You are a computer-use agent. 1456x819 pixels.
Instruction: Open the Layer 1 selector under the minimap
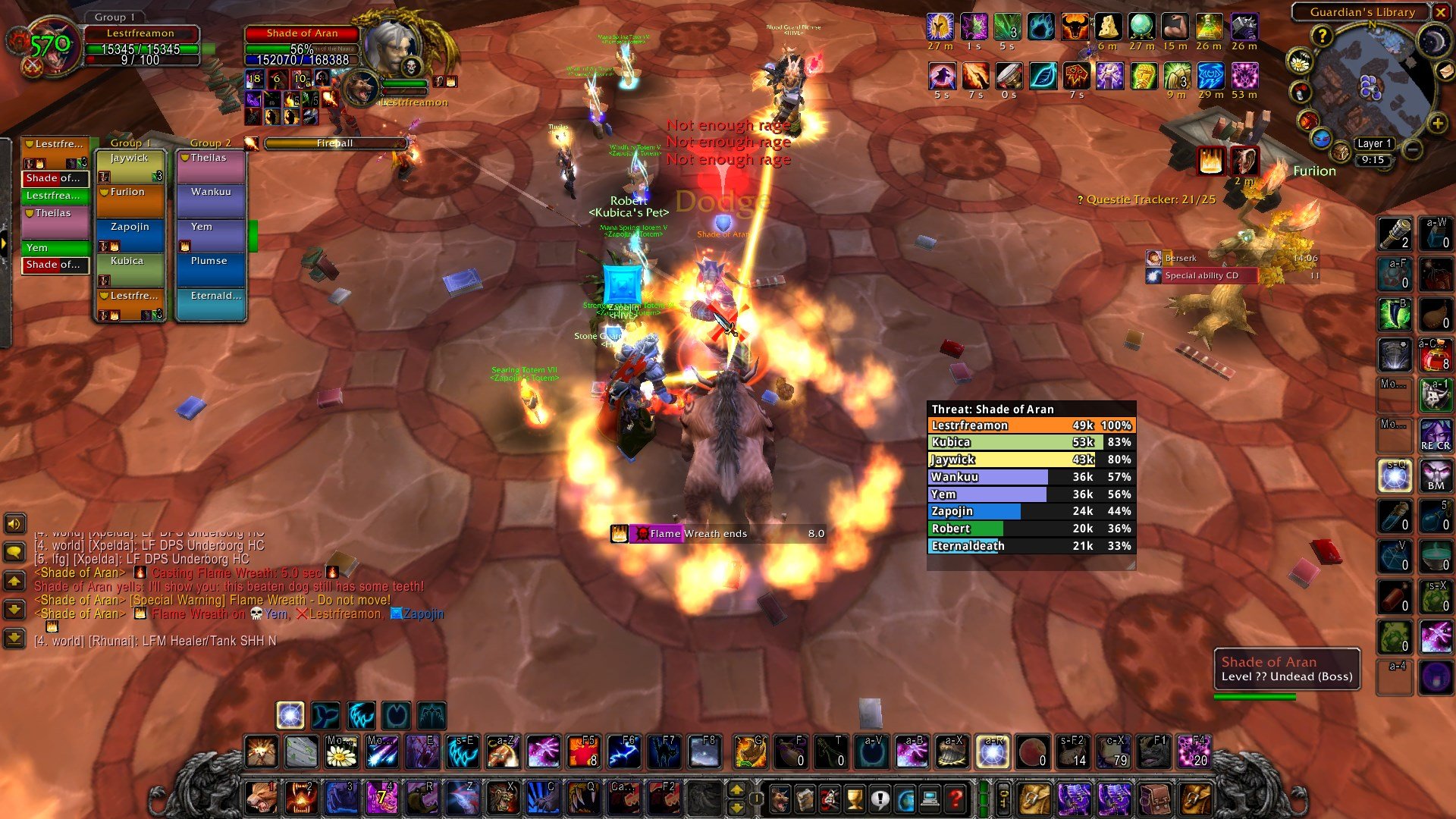tap(1374, 143)
